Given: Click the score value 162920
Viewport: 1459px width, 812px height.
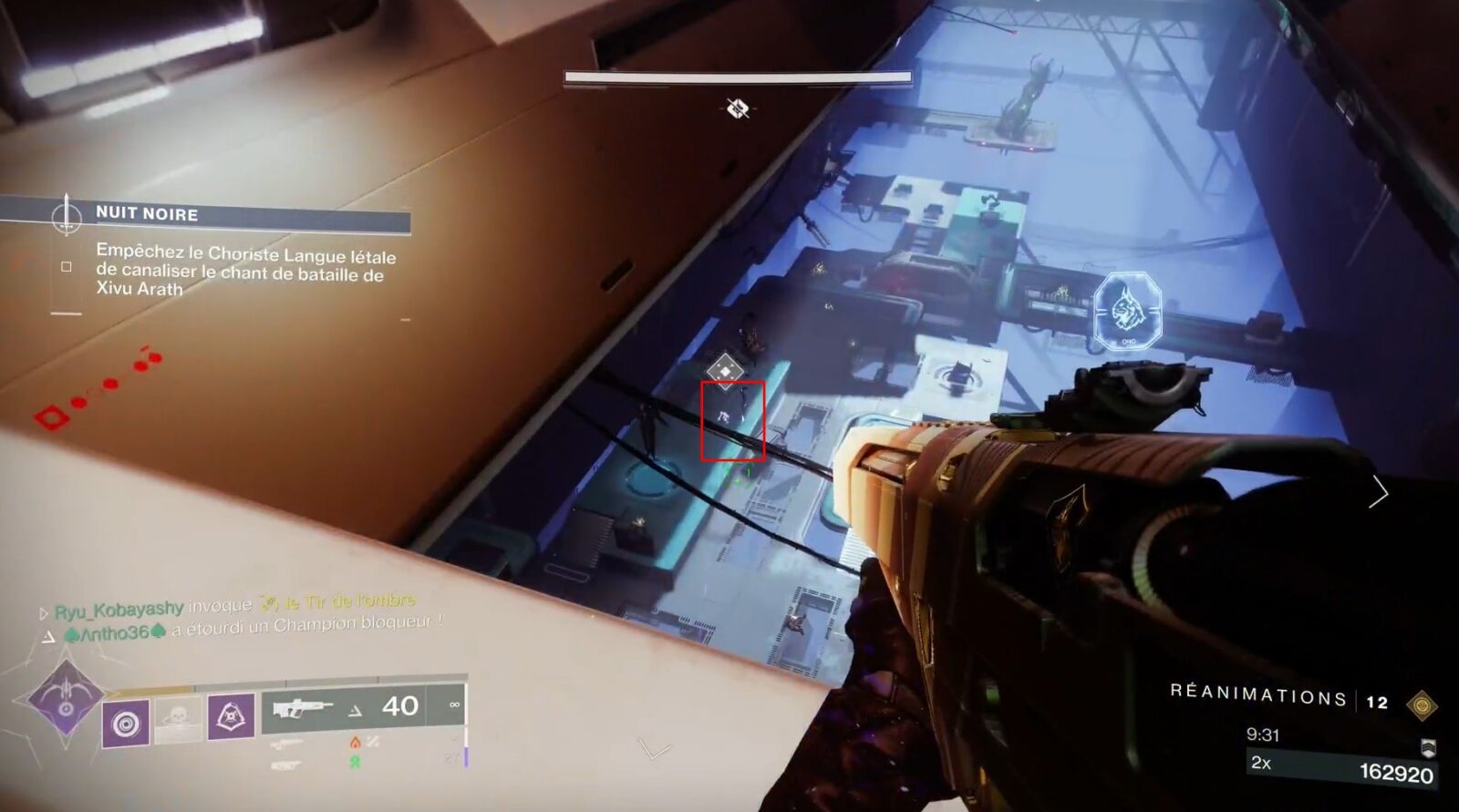Looking at the screenshot, I should click(x=1395, y=771).
